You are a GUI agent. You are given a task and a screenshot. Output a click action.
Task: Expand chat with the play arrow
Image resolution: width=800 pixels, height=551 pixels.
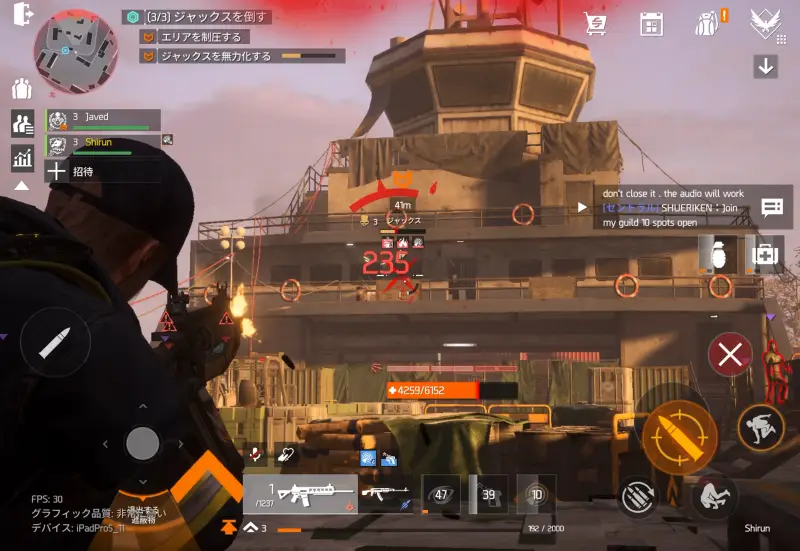point(583,207)
